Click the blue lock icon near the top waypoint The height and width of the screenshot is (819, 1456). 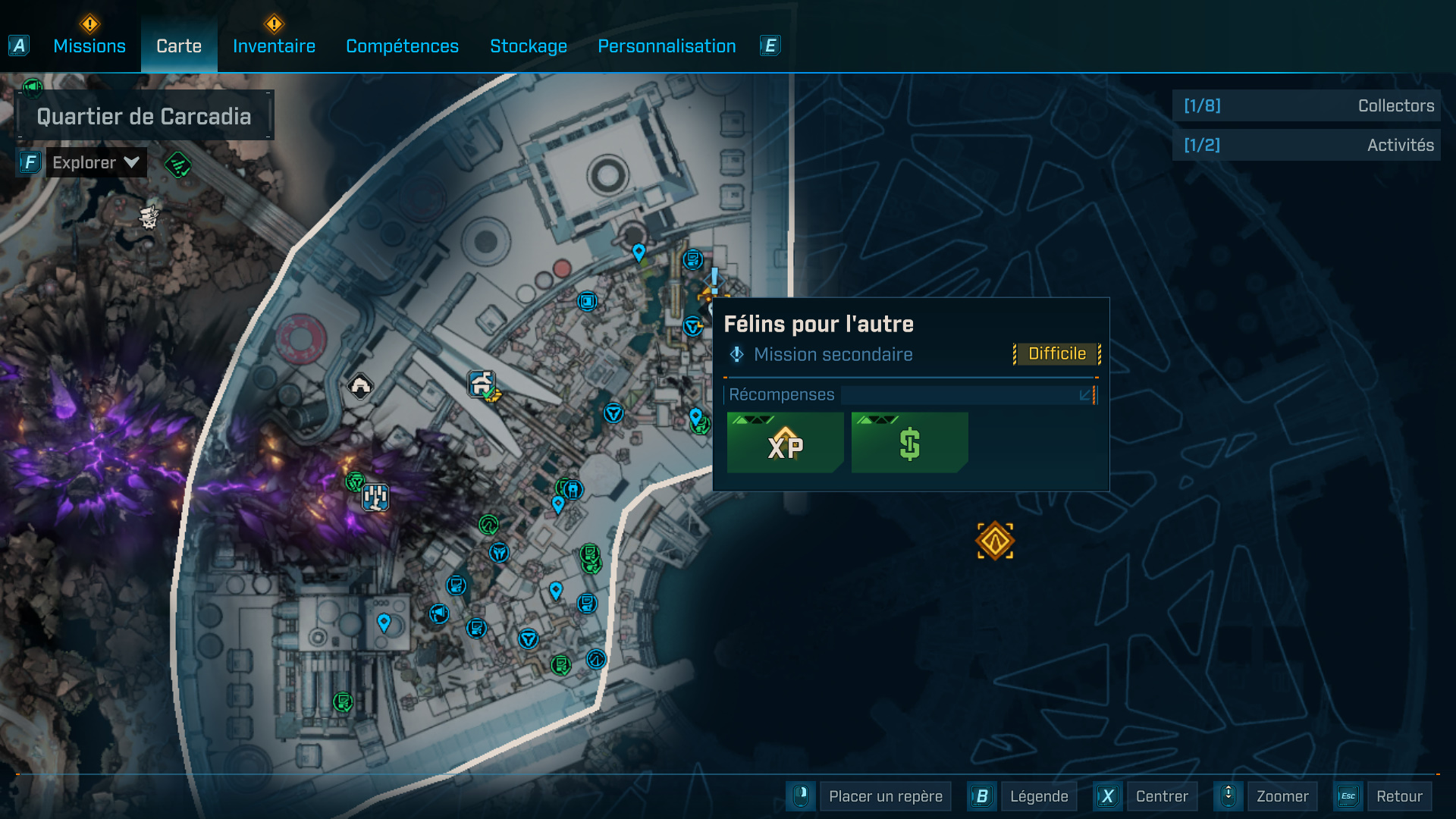point(573,490)
